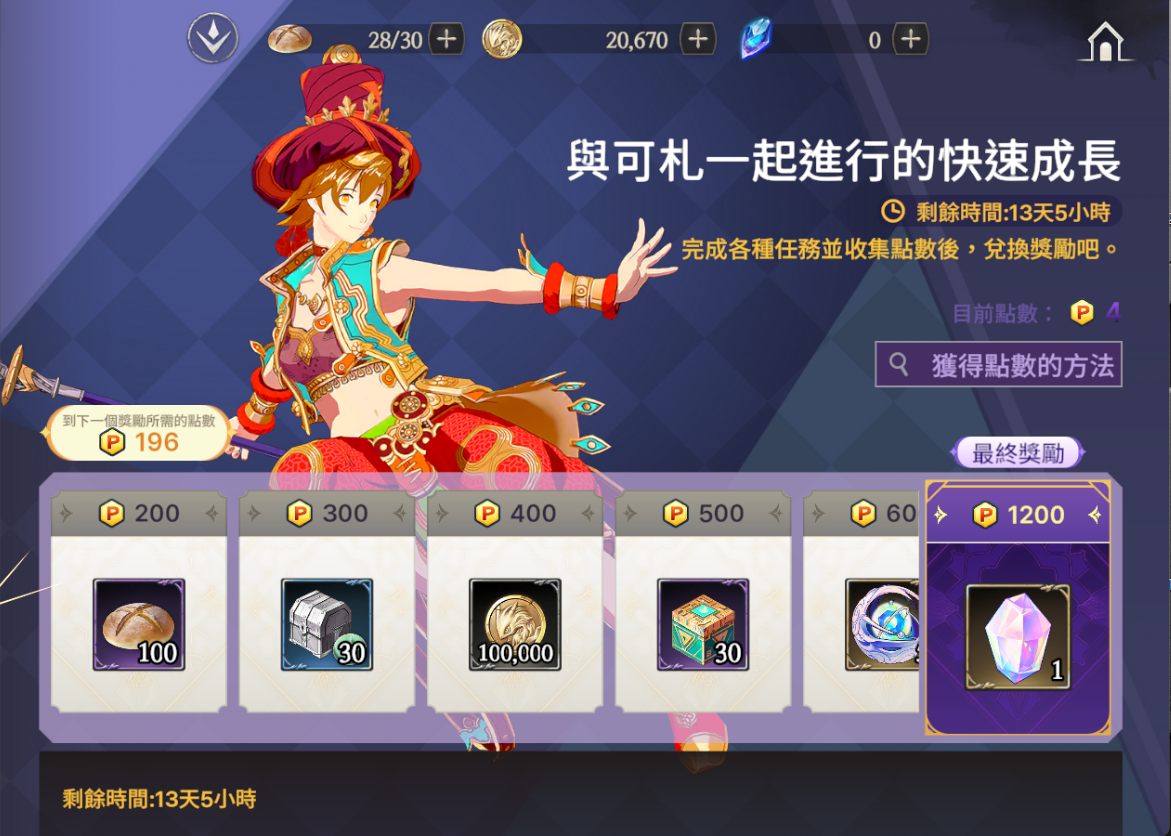The height and width of the screenshot is (836, 1171).
Task: Select the 500-point teal cube reward
Action: click(703, 625)
